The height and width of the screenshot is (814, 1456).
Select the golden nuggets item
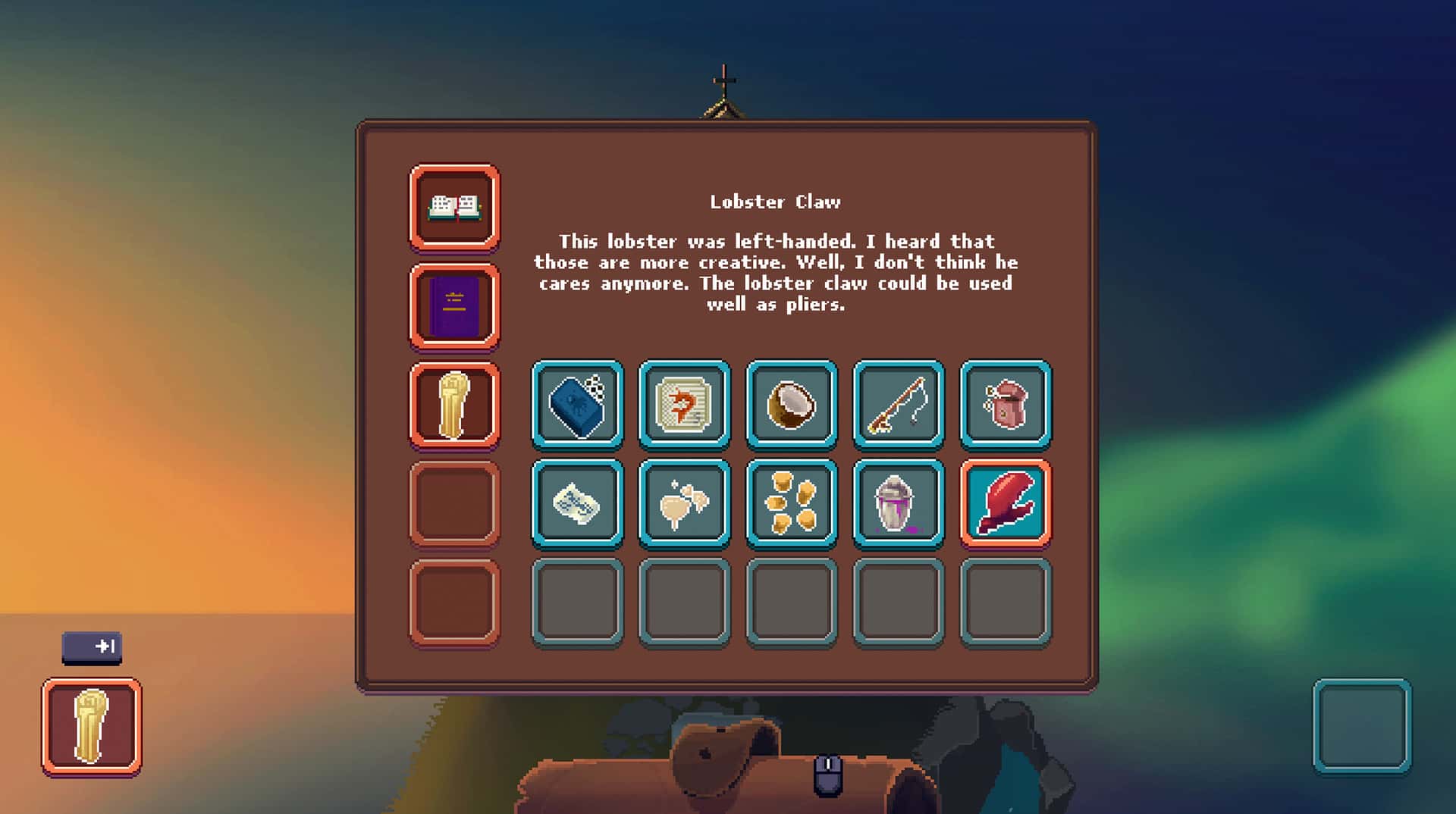791,503
